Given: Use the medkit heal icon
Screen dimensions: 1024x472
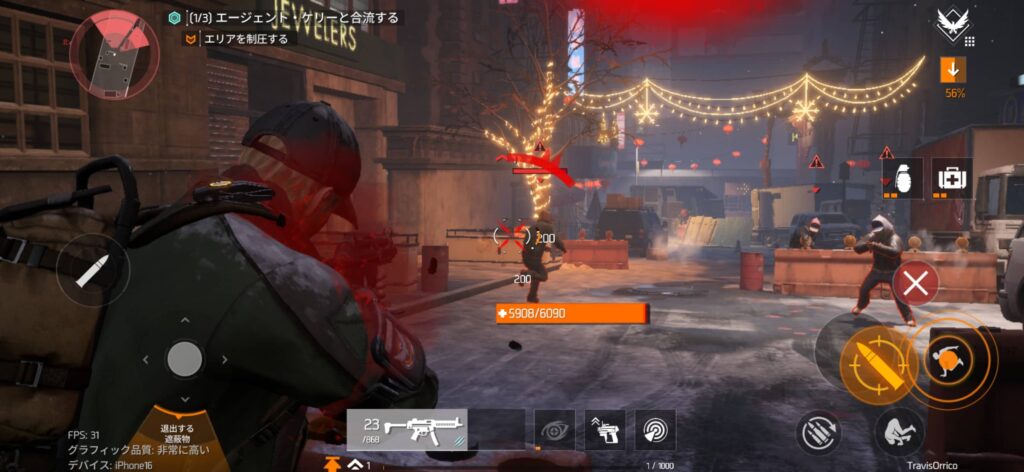Looking at the screenshot, I should point(951,177).
